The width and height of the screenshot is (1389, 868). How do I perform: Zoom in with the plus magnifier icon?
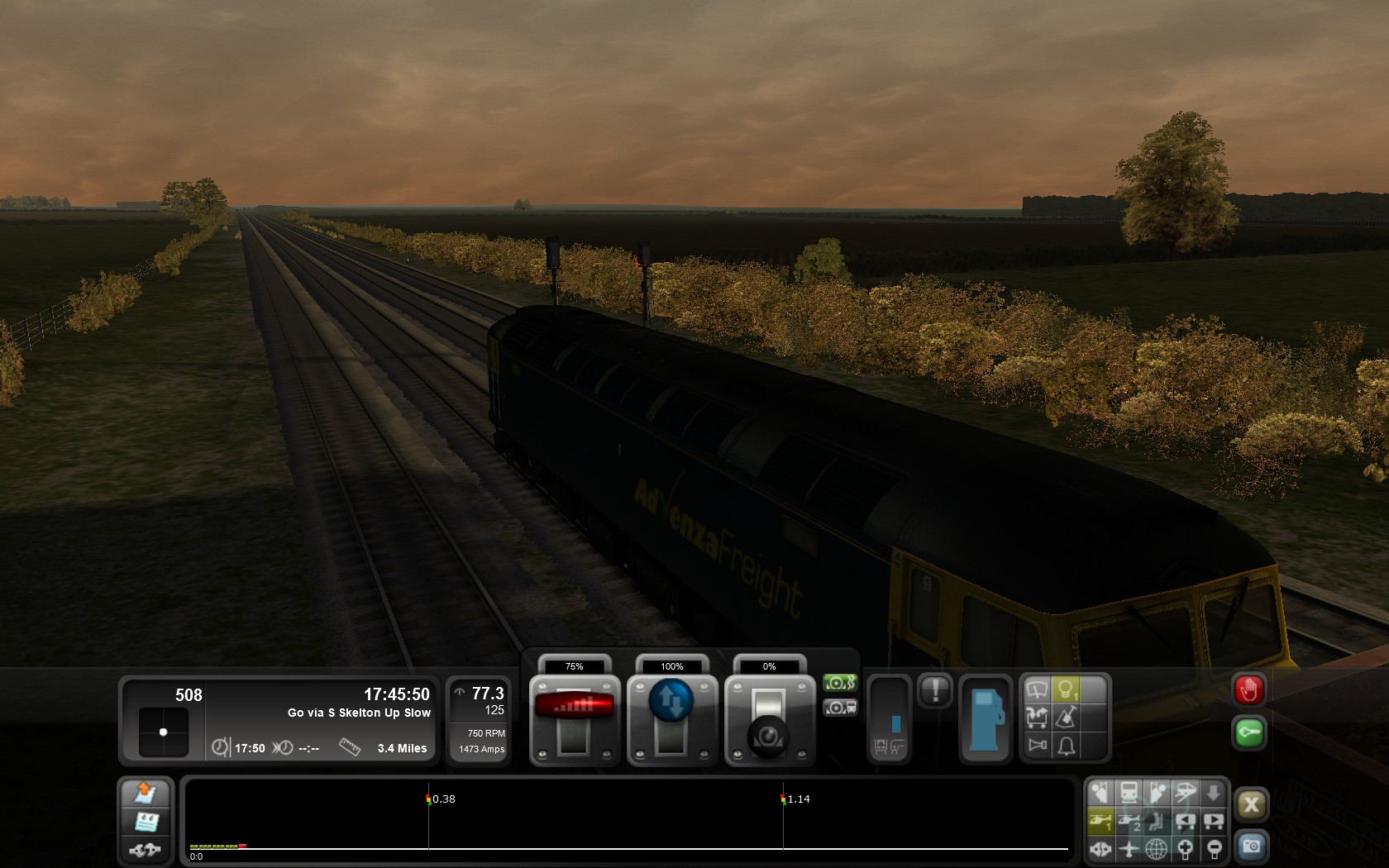point(1185,848)
